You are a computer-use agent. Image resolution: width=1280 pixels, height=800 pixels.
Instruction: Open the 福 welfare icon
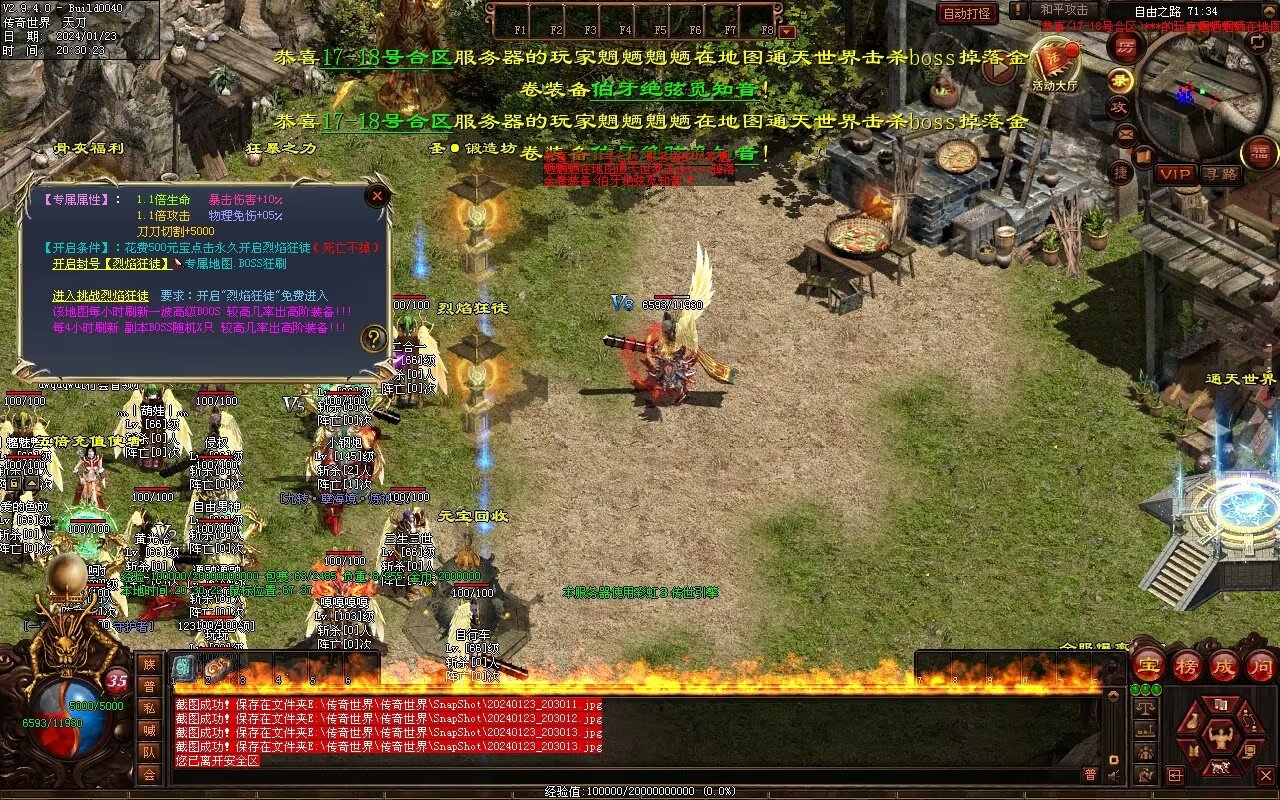(x=1259, y=153)
